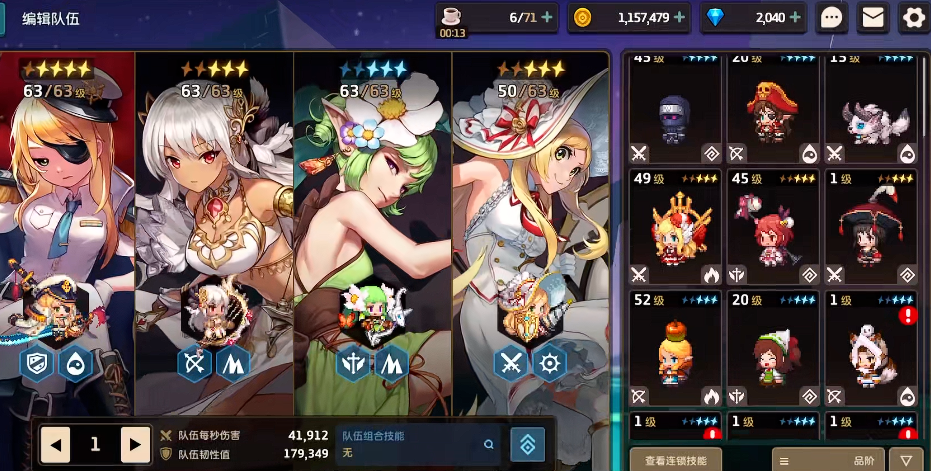Toggle the sort order triangle button
Viewport: 931px width, 471px height.
coord(904,460)
